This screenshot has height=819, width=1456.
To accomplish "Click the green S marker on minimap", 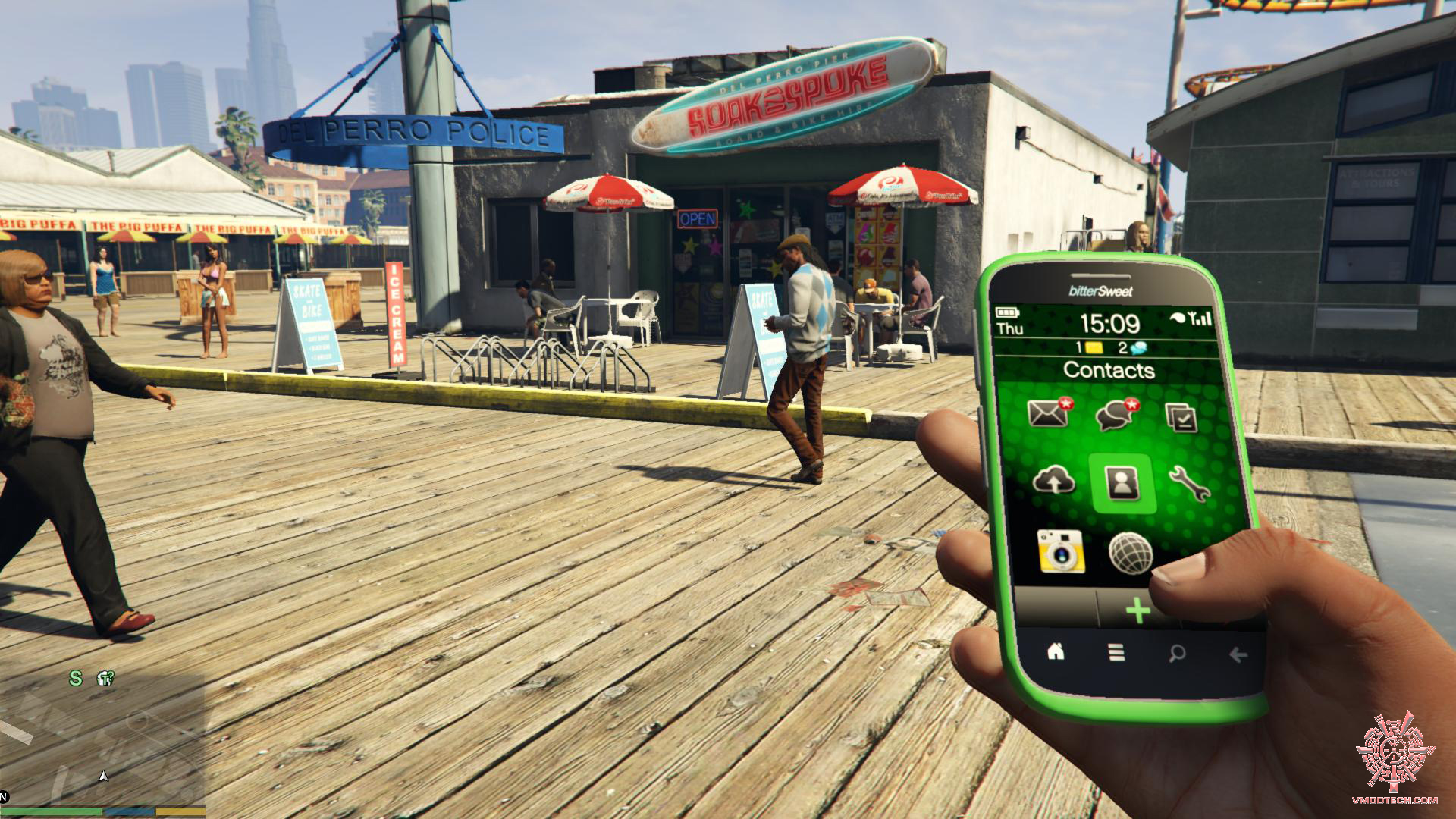I will [x=76, y=678].
